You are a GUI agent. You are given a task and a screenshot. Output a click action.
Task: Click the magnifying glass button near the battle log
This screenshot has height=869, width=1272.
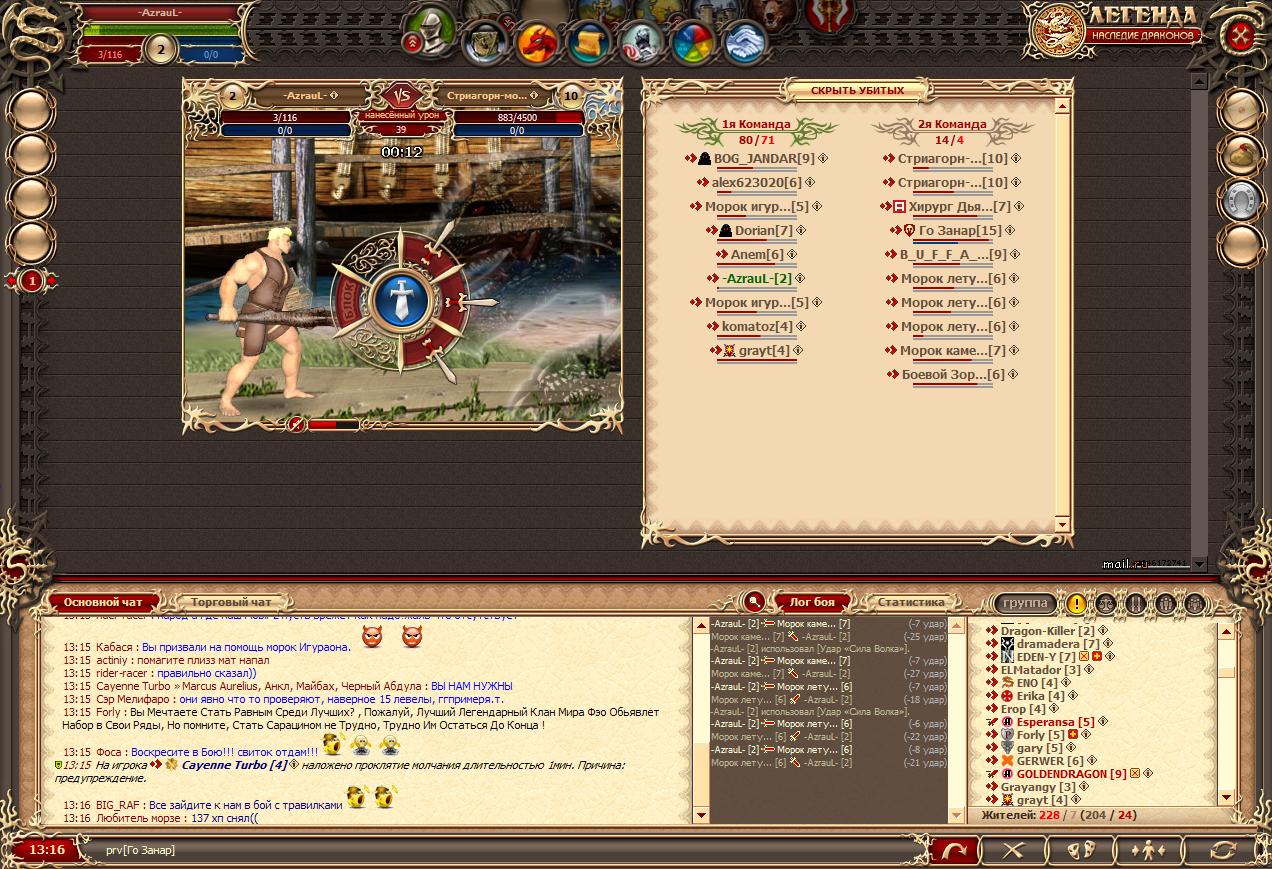coord(754,602)
